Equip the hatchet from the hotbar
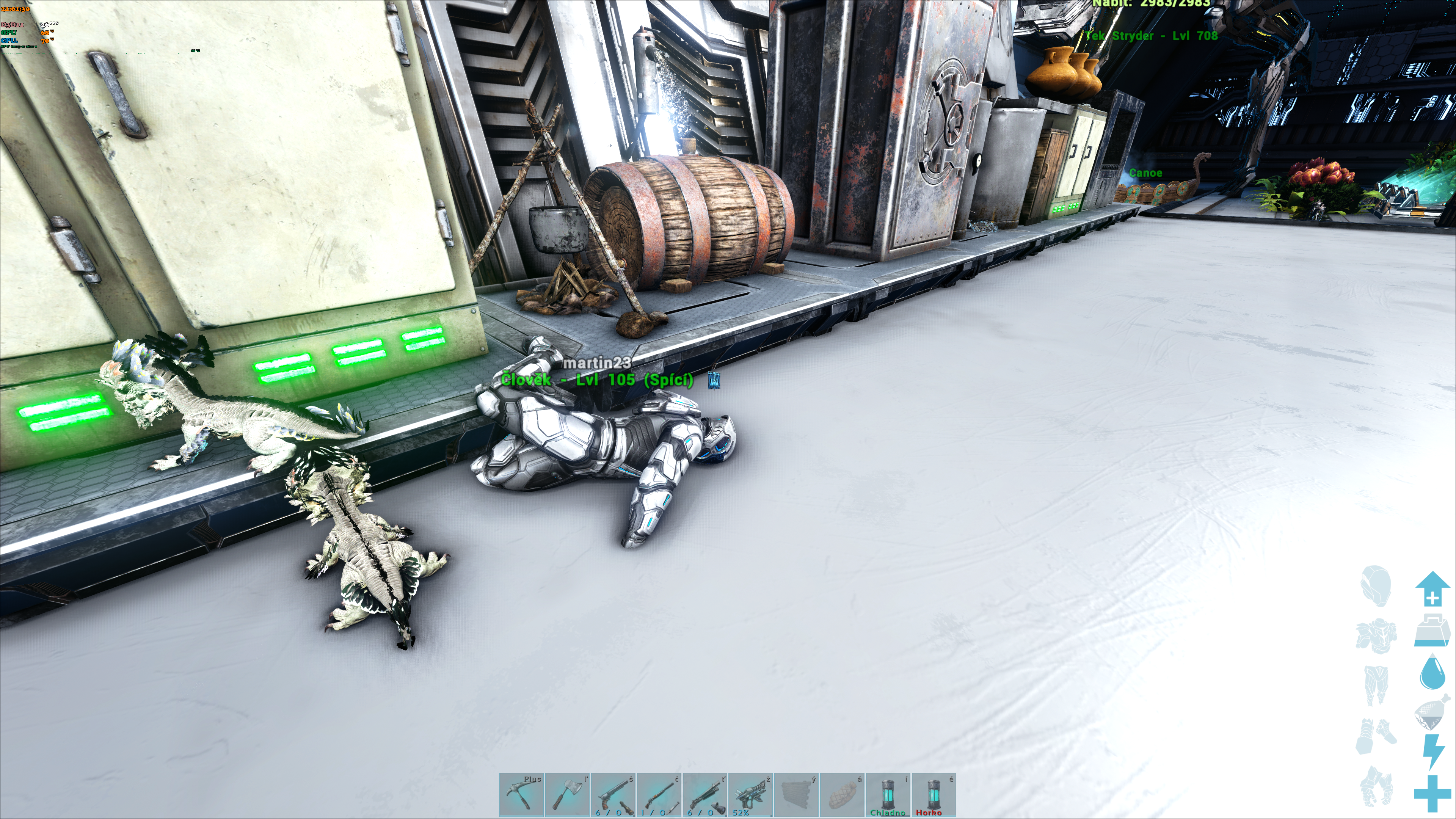 point(567,795)
